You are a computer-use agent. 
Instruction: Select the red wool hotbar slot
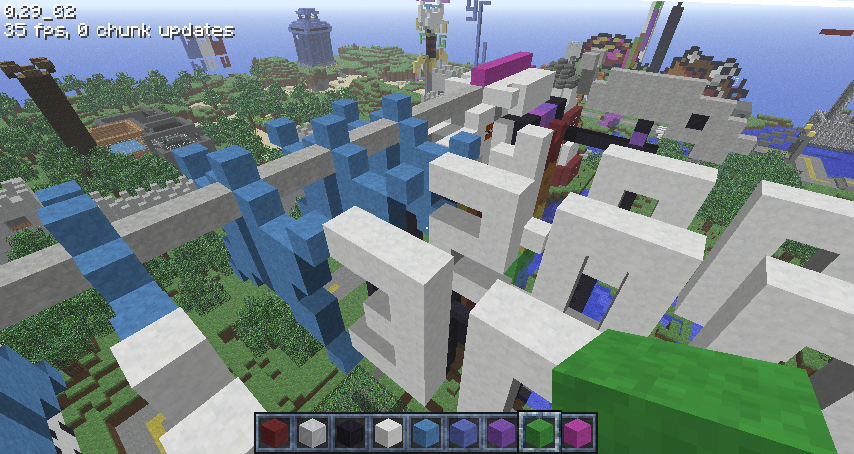(x=275, y=433)
